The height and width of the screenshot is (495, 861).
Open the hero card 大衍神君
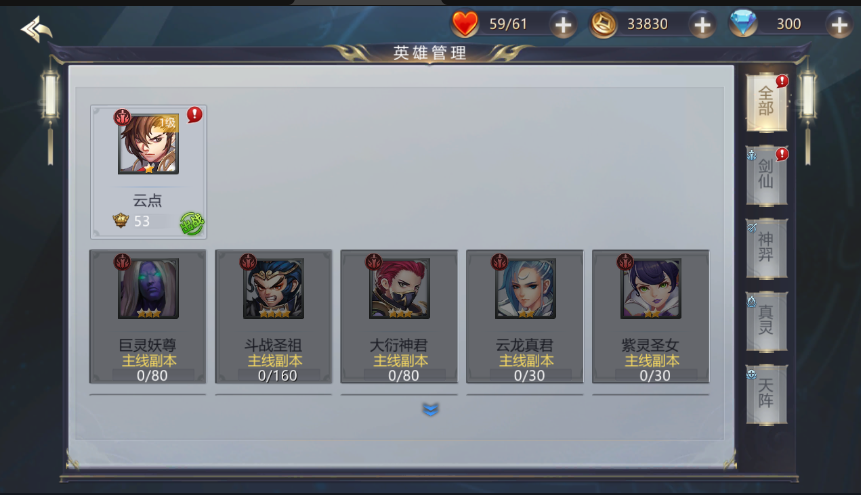tap(399, 316)
